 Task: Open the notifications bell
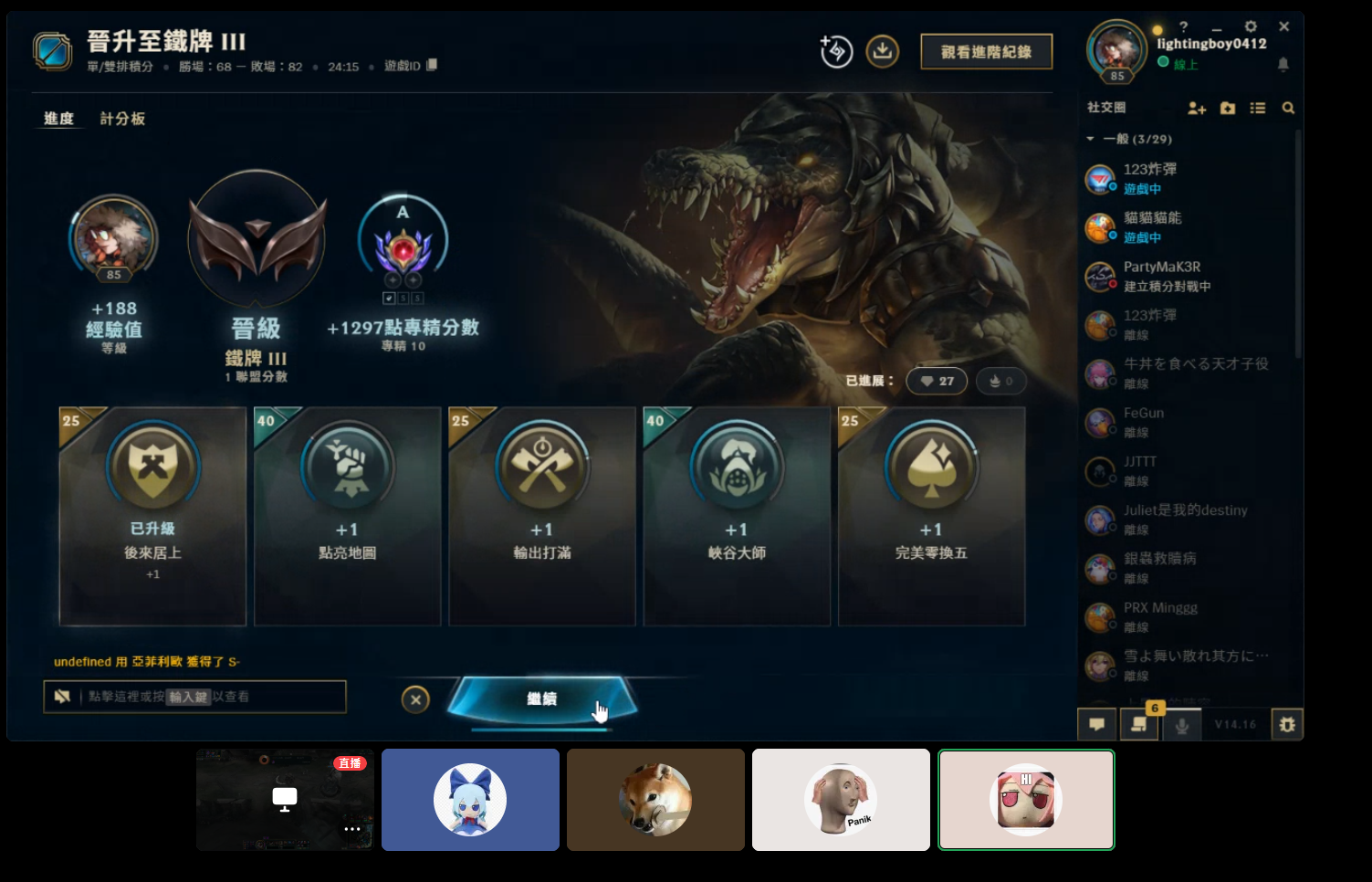(1283, 64)
